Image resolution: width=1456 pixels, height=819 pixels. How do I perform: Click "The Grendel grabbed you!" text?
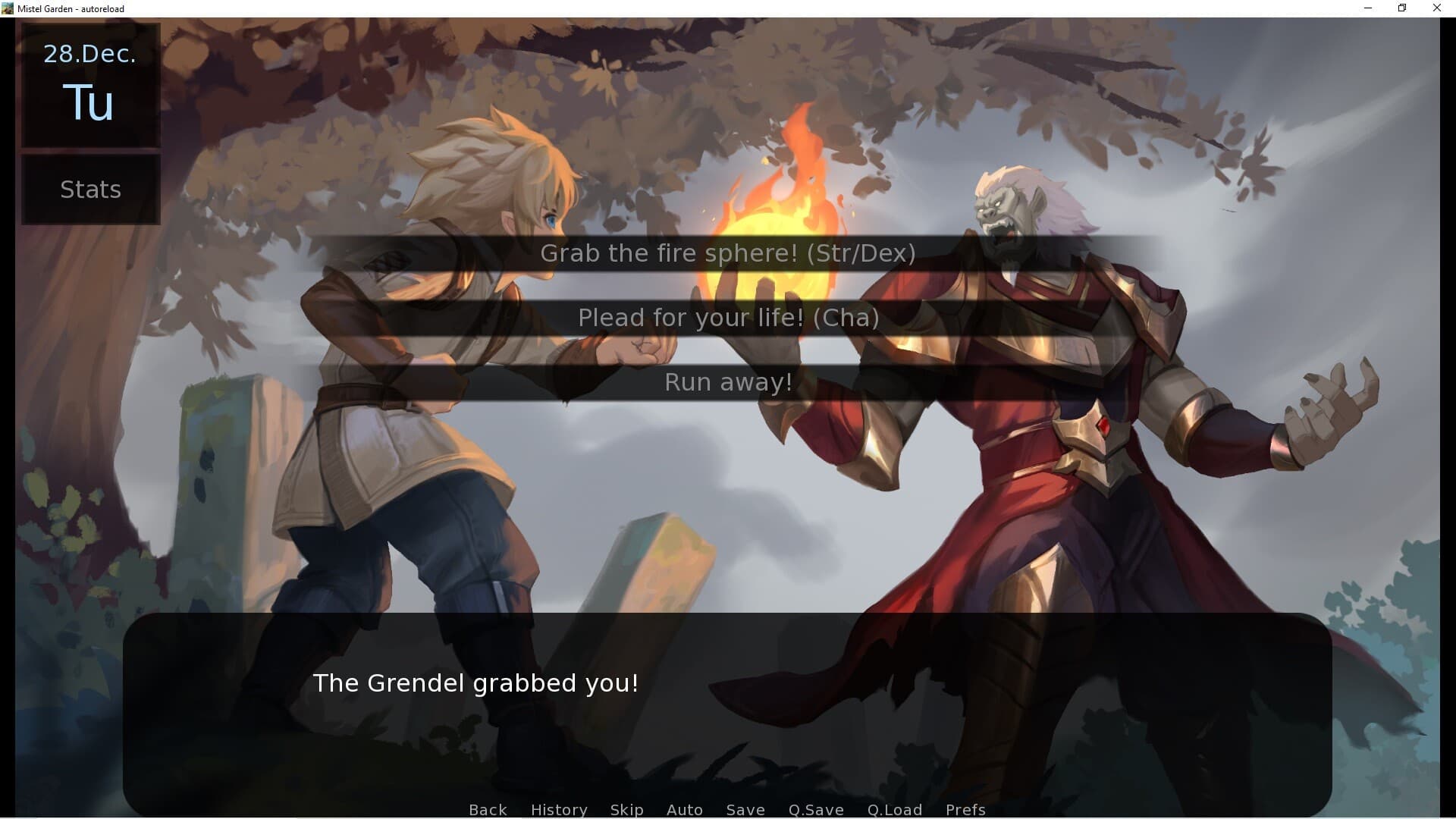point(475,682)
